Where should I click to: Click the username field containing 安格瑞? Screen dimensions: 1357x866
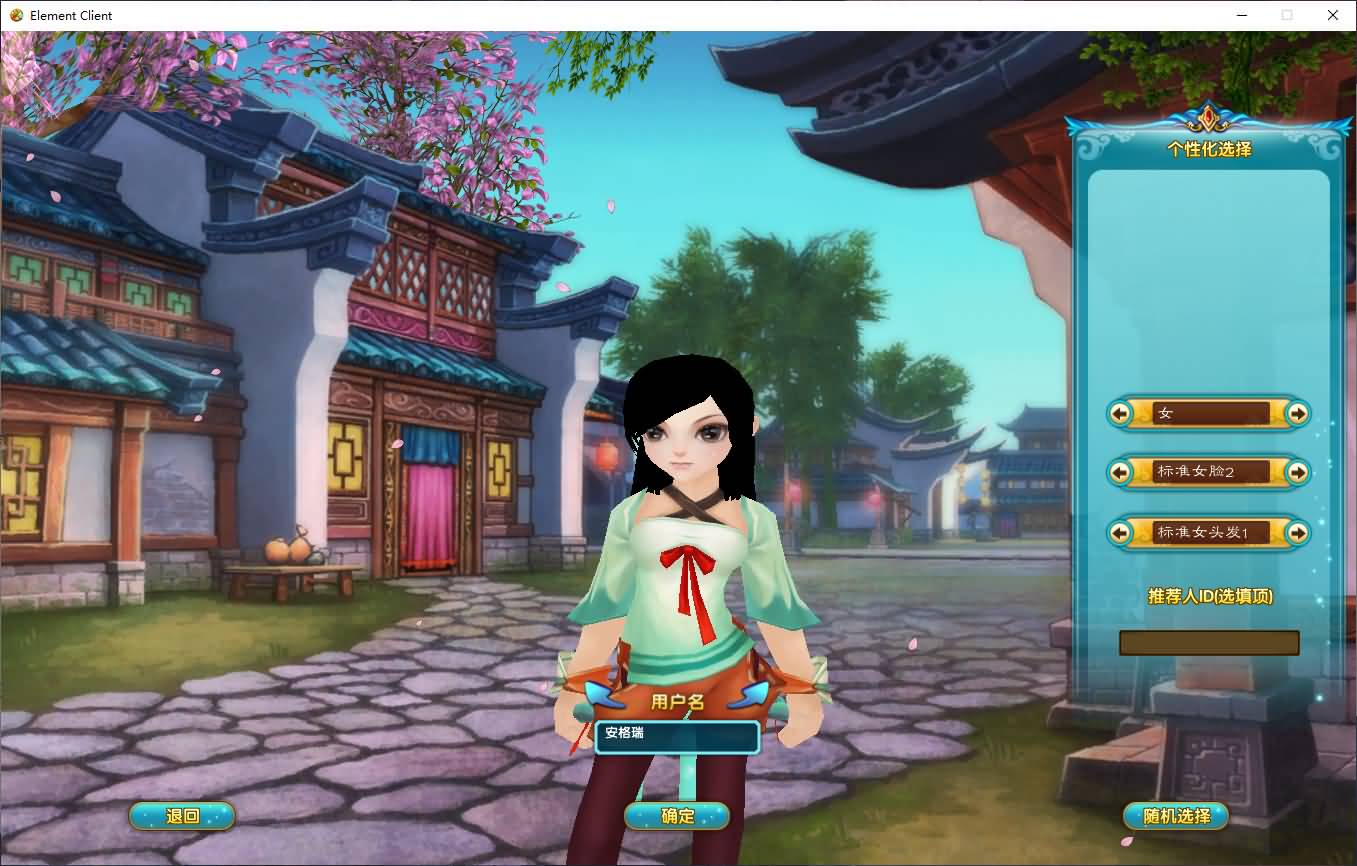(x=676, y=738)
